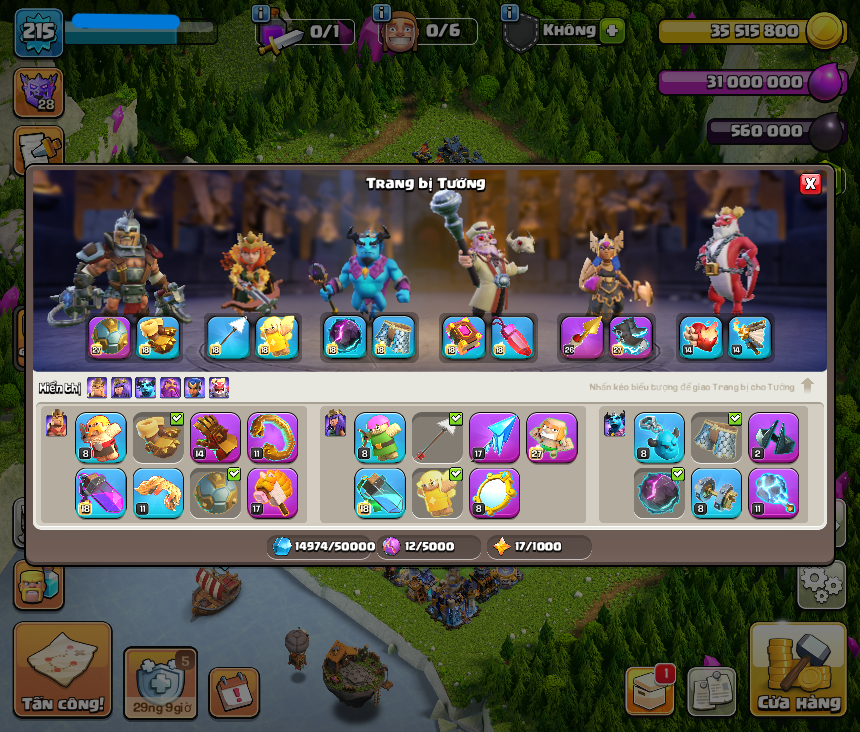Choose the spiked gauntlet equipment level 14

point(216,438)
